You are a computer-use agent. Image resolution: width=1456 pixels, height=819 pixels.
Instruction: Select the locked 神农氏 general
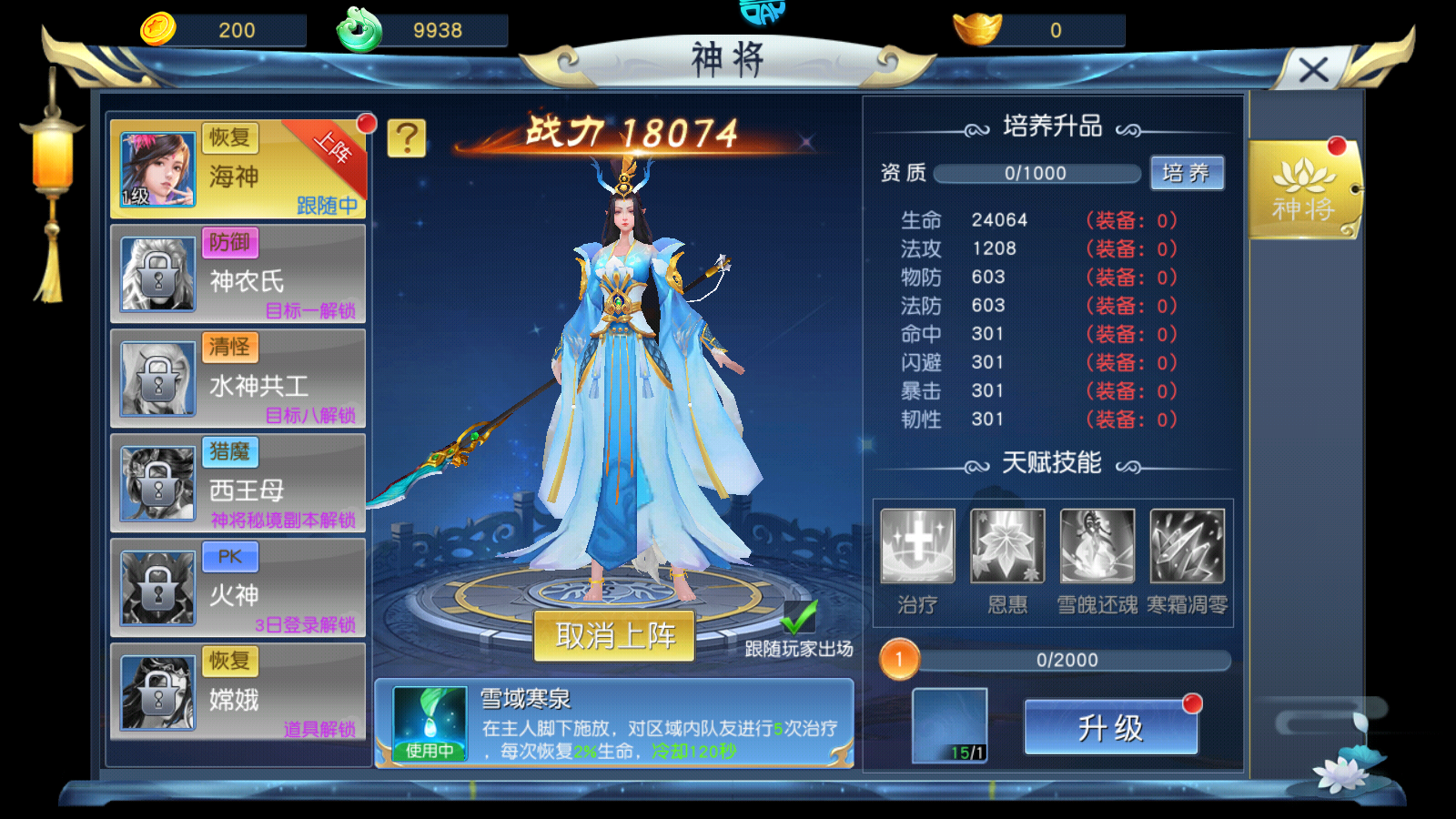[x=238, y=275]
